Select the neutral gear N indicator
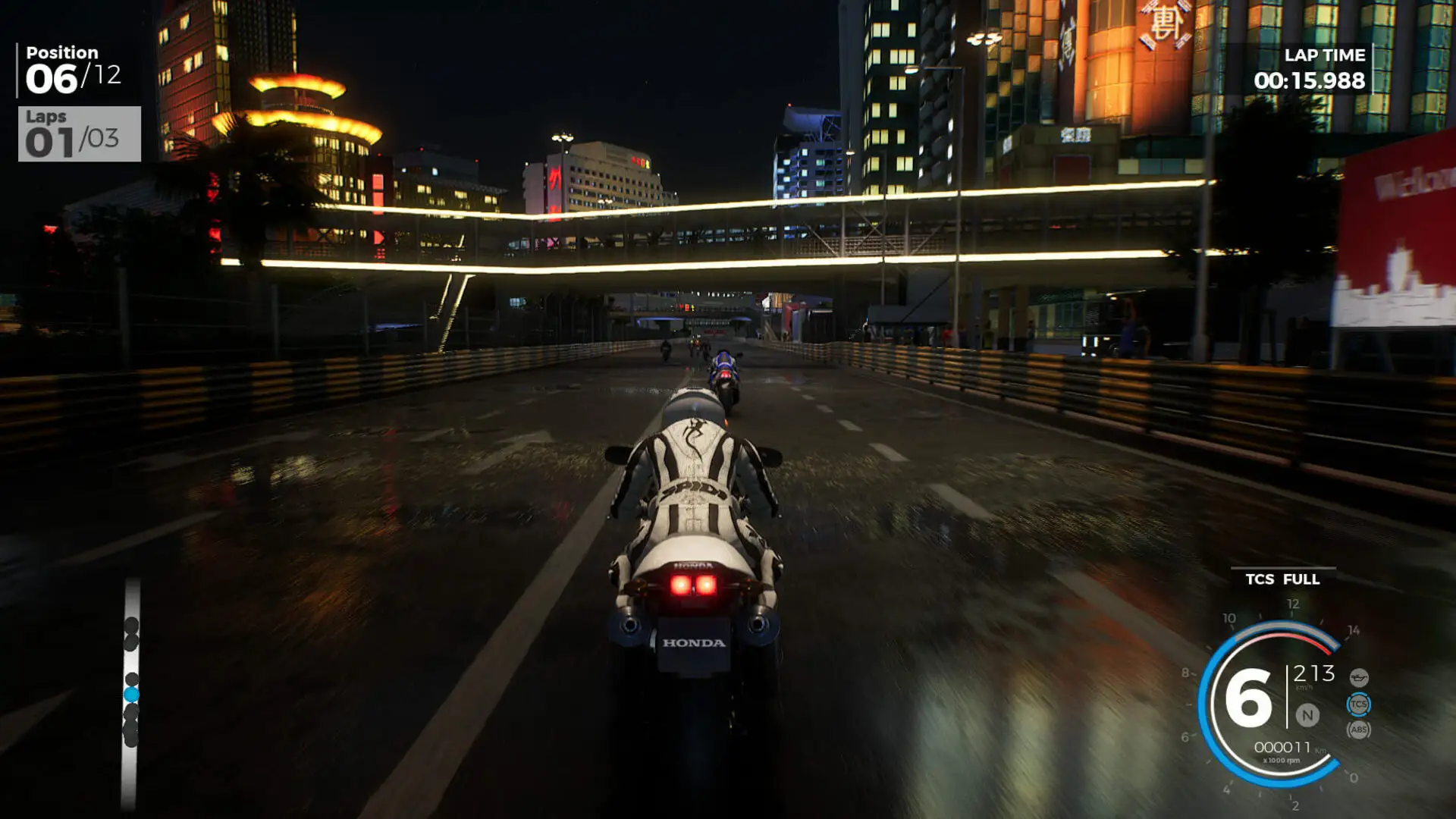The image size is (1456, 819). pos(1308,716)
